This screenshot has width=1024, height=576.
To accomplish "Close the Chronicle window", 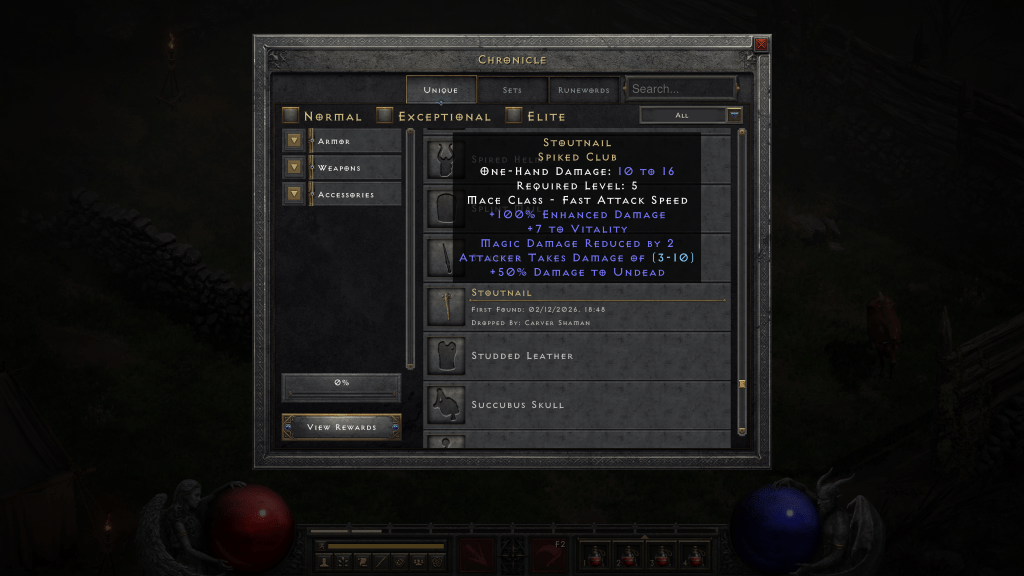I will (761, 45).
